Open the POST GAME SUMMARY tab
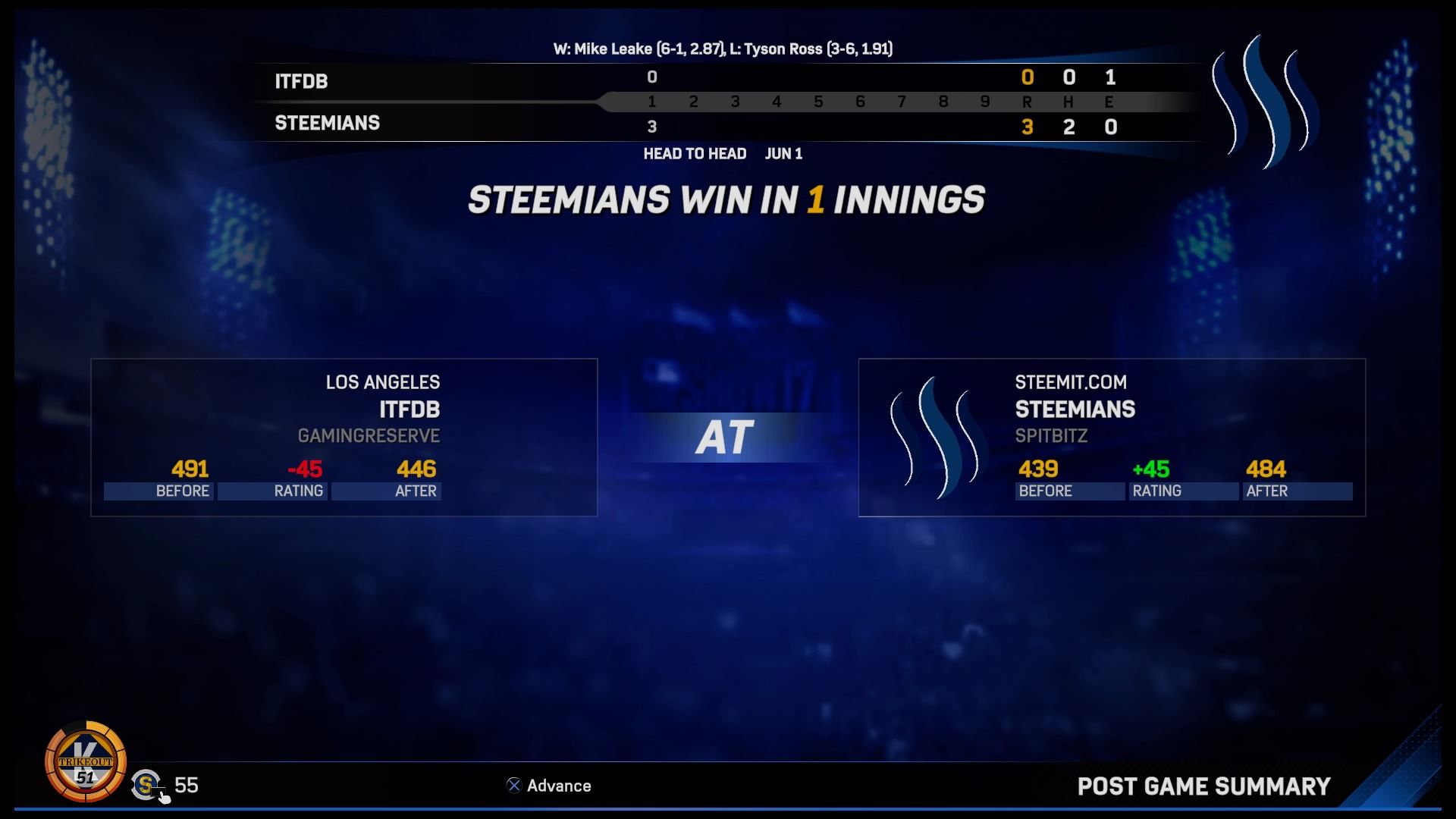1456x819 pixels. click(x=1205, y=786)
